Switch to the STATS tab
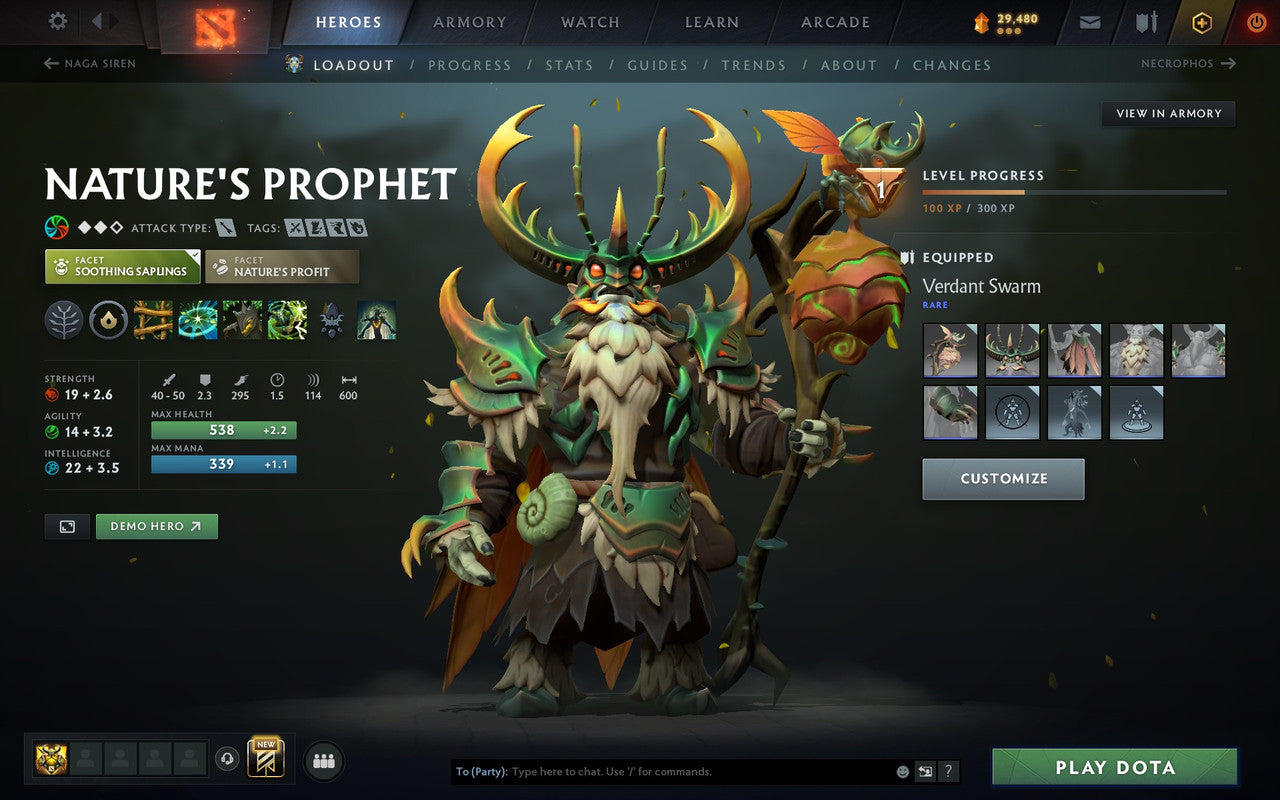Image resolution: width=1280 pixels, height=800 pixels. coord(569,65)
